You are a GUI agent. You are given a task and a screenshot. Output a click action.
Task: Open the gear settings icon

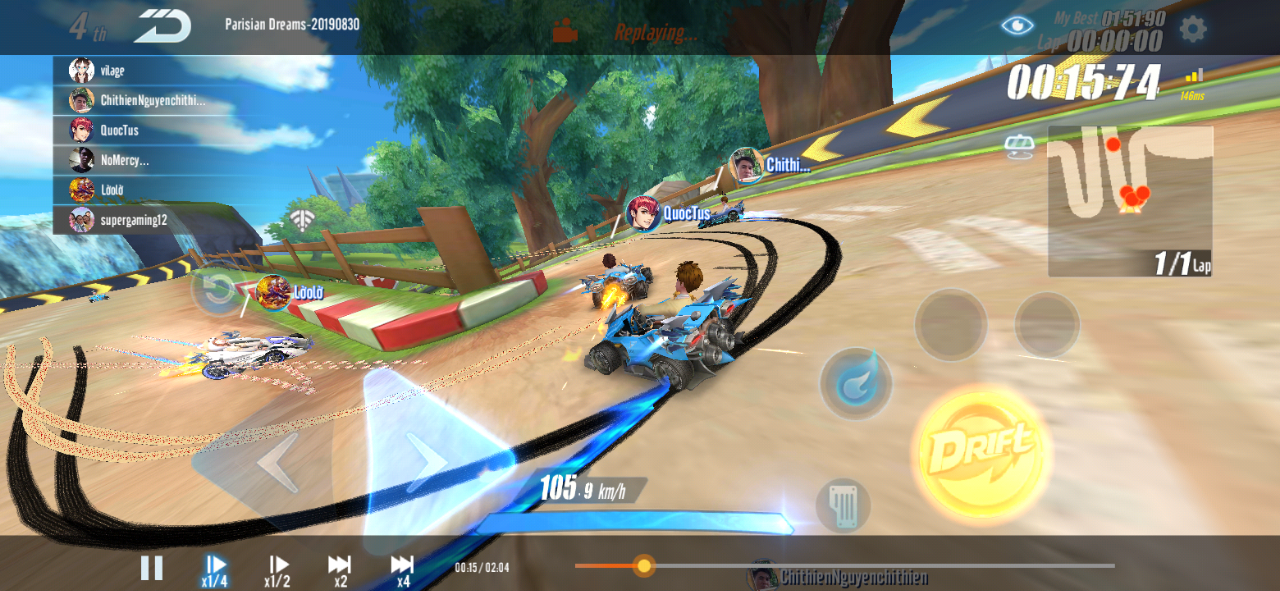click(x=1192, y=28)
